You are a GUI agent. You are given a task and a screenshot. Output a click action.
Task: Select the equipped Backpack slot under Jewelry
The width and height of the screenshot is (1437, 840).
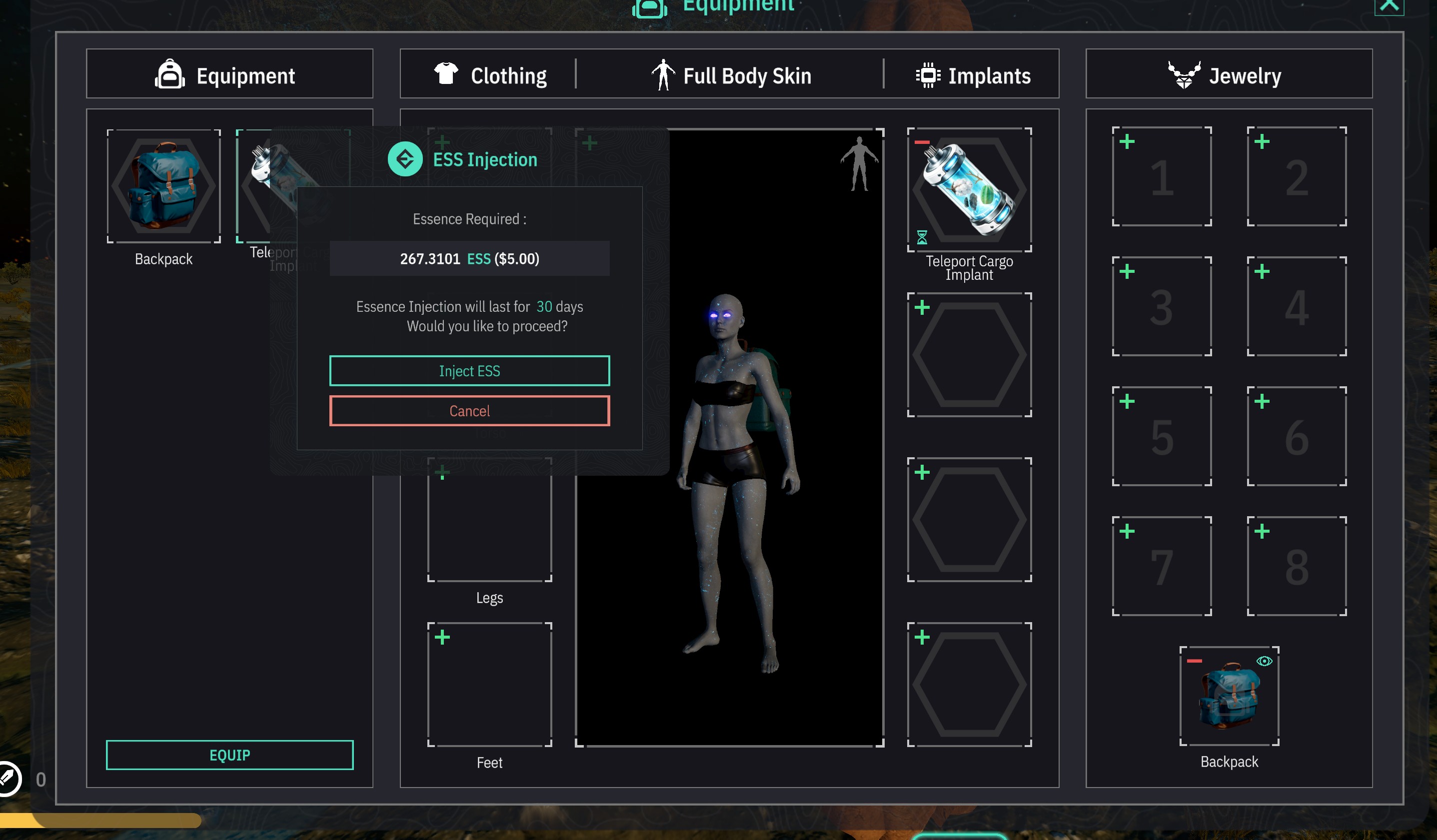pos(1229,696)
